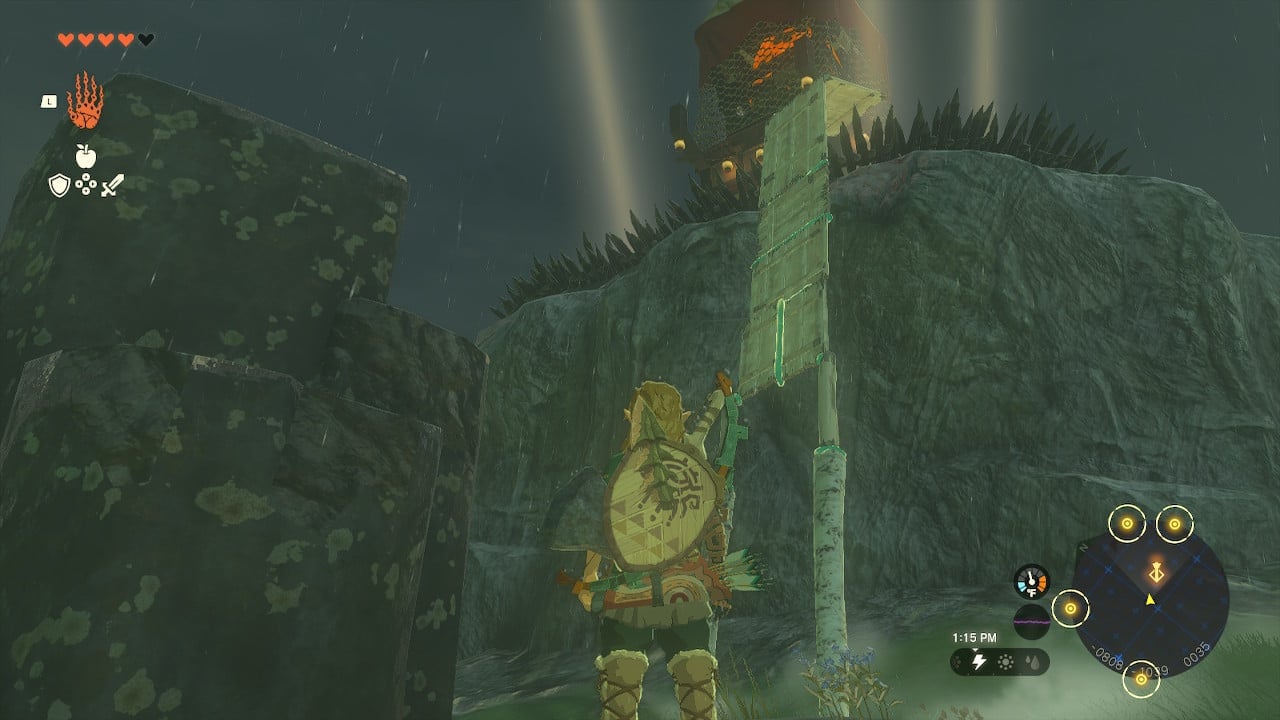This screenshot has width=1280, height=720.
Task: Click the L button prompt badge
Action: [49, 101]
